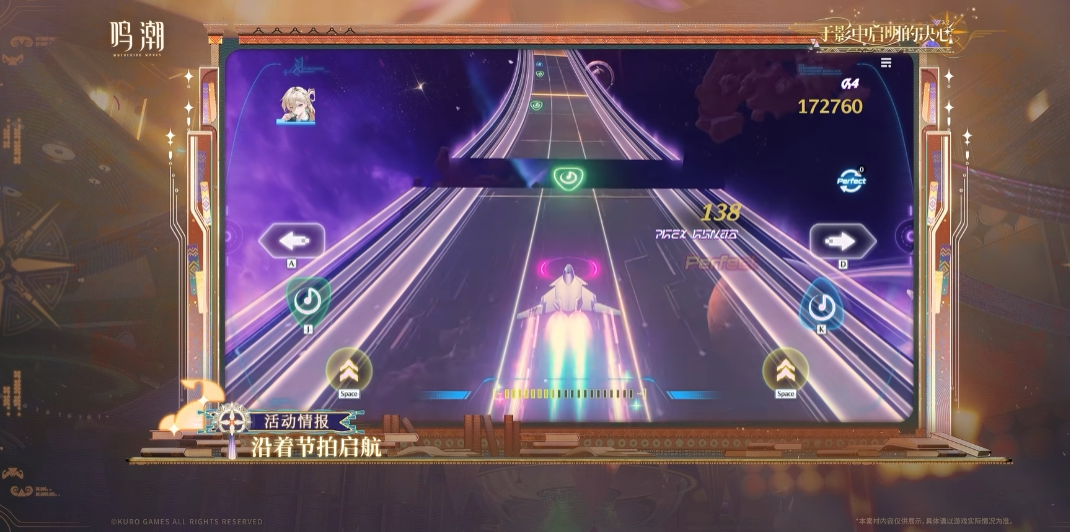Tap the right arrow lane button

(842, 240)
